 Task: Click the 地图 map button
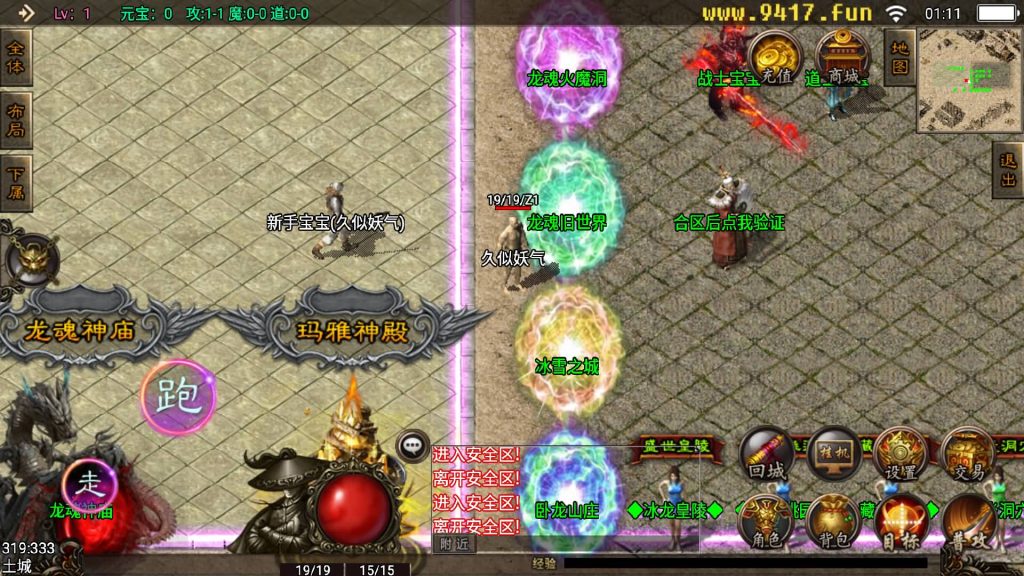point(899,57)
